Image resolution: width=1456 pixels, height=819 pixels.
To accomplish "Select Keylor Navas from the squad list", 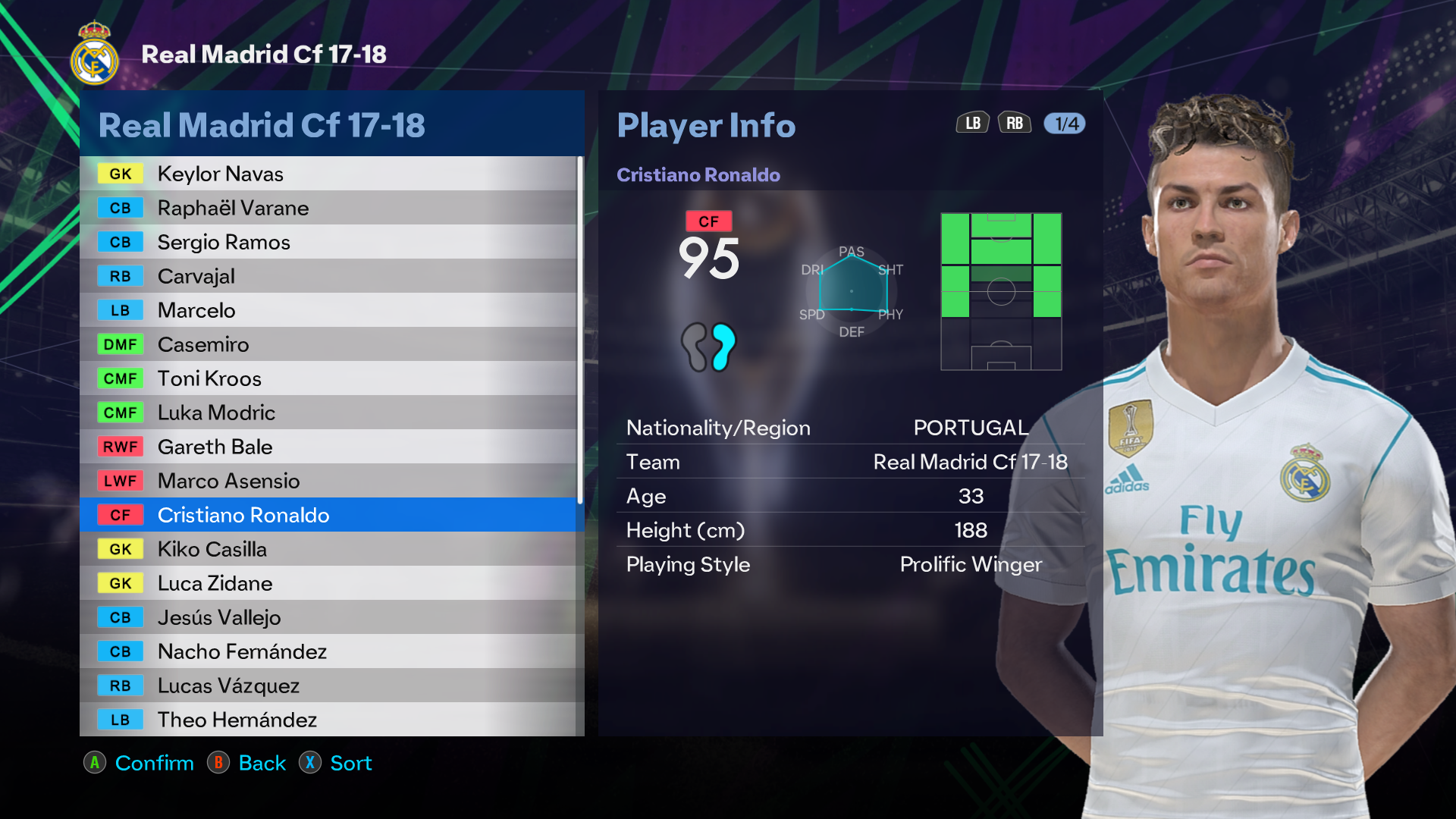I will [328, 174].
